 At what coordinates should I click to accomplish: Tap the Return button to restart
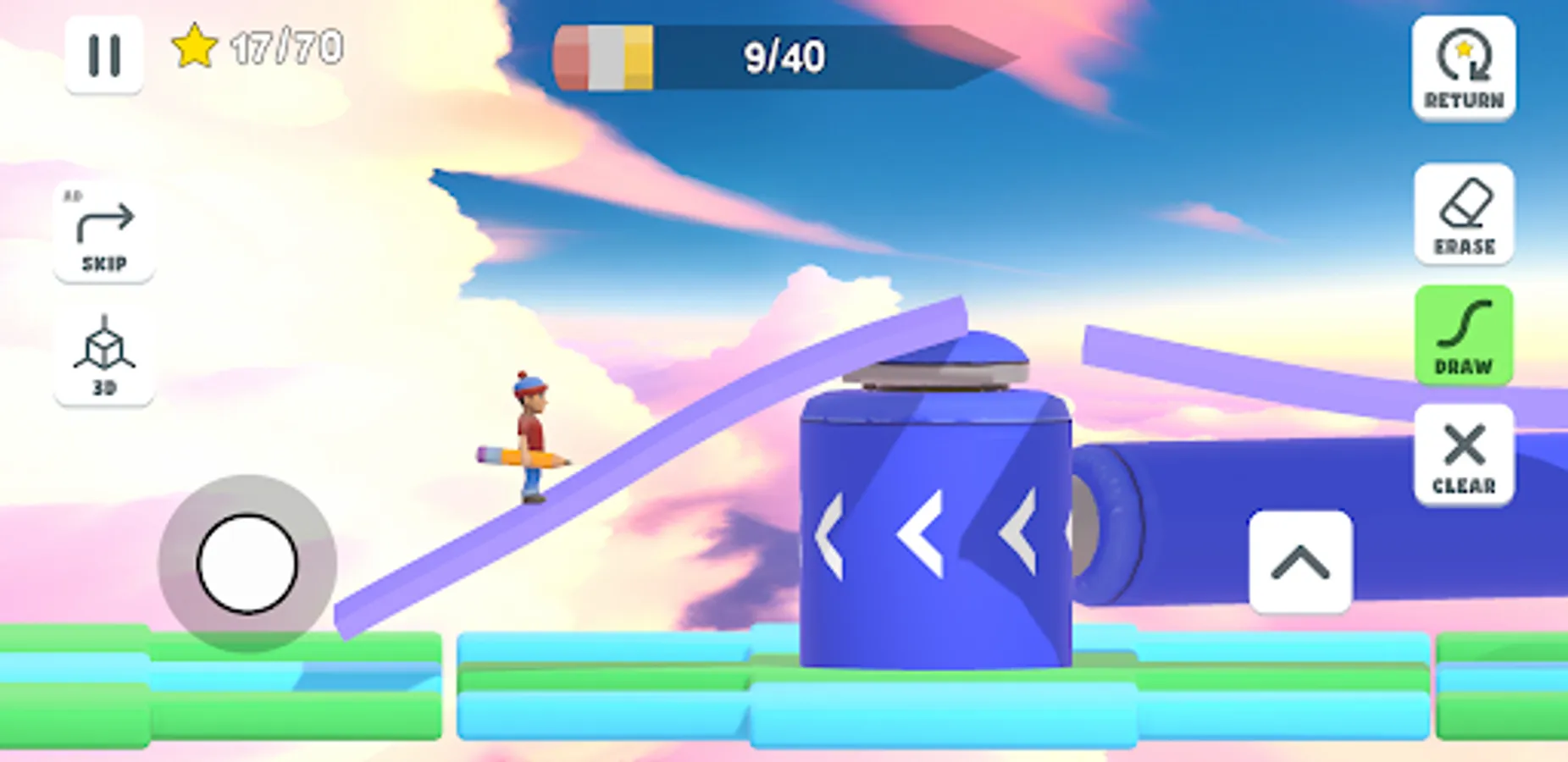click(x=1465, y=69)
